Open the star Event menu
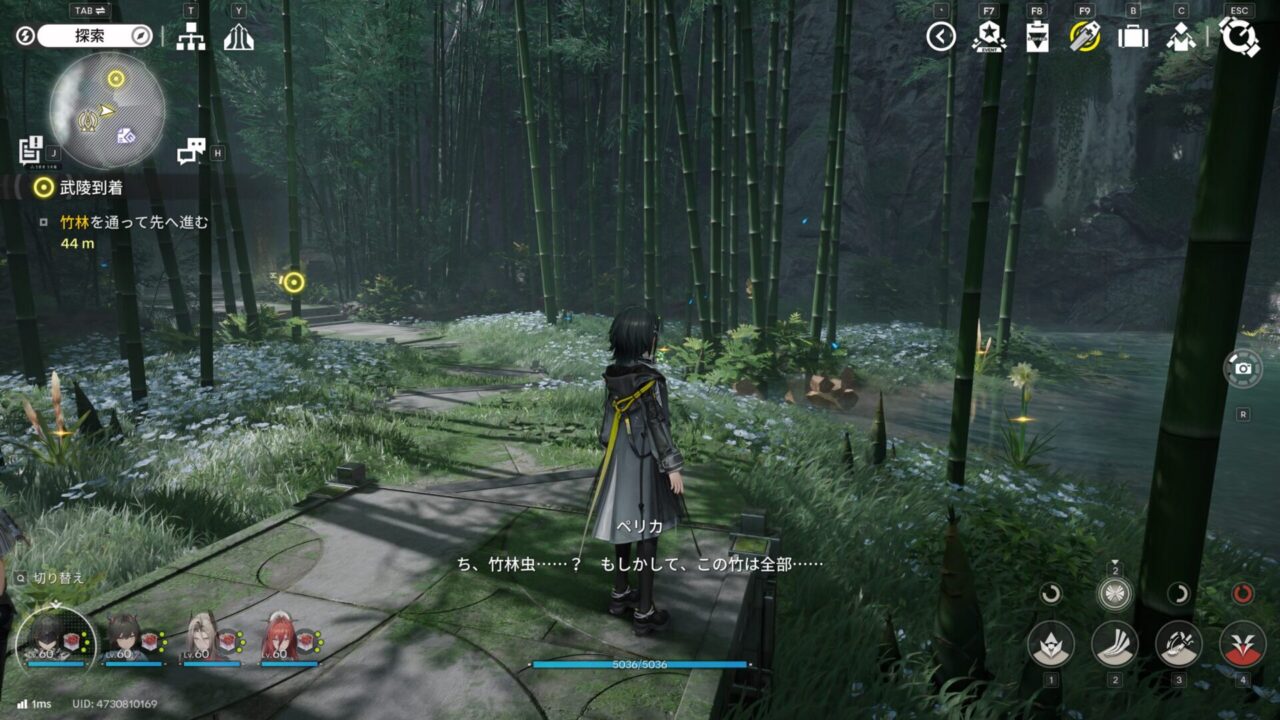 click(988, 37)
